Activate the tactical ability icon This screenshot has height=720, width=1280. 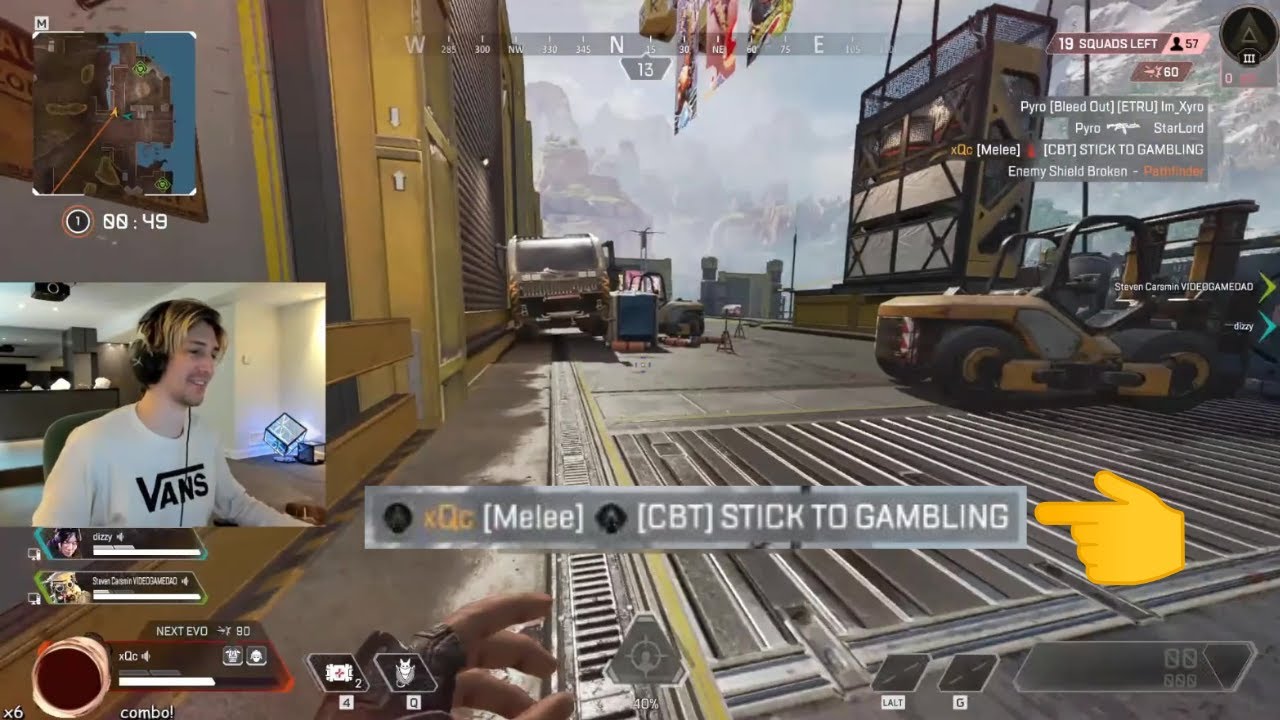point(406,672)
